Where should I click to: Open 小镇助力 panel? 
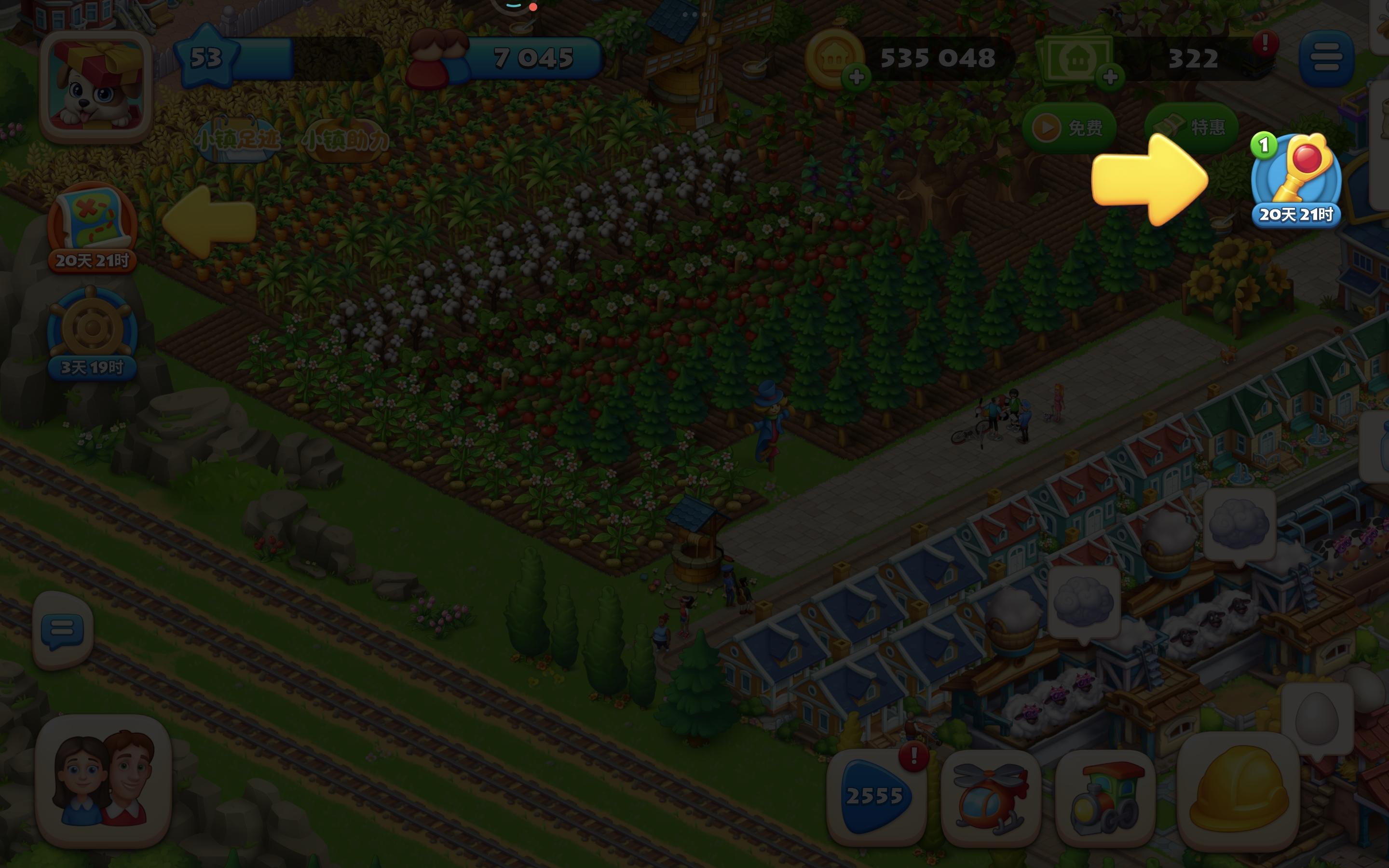(345, 139)
